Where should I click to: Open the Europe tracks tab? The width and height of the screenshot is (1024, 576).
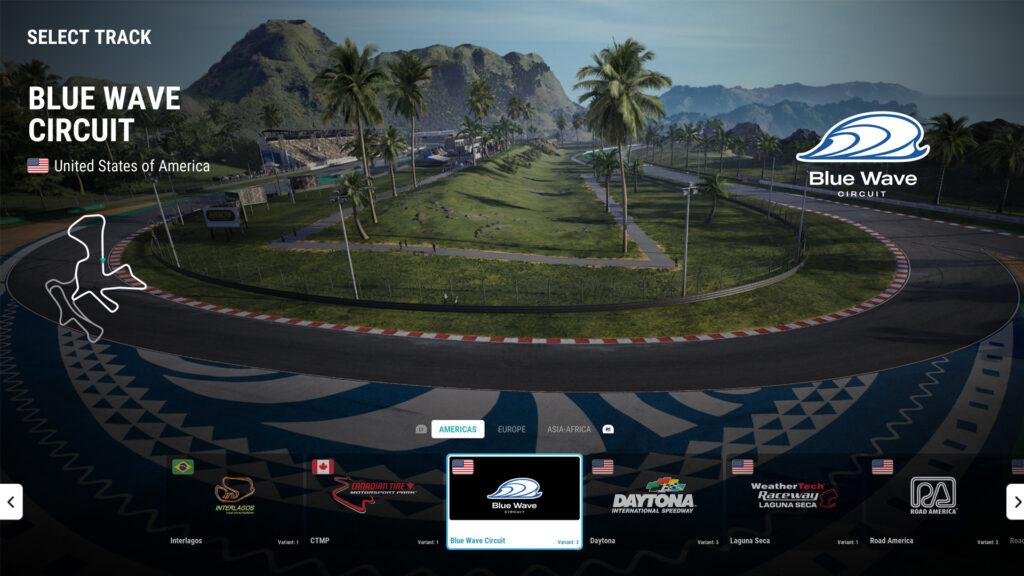tap(511, 429)
